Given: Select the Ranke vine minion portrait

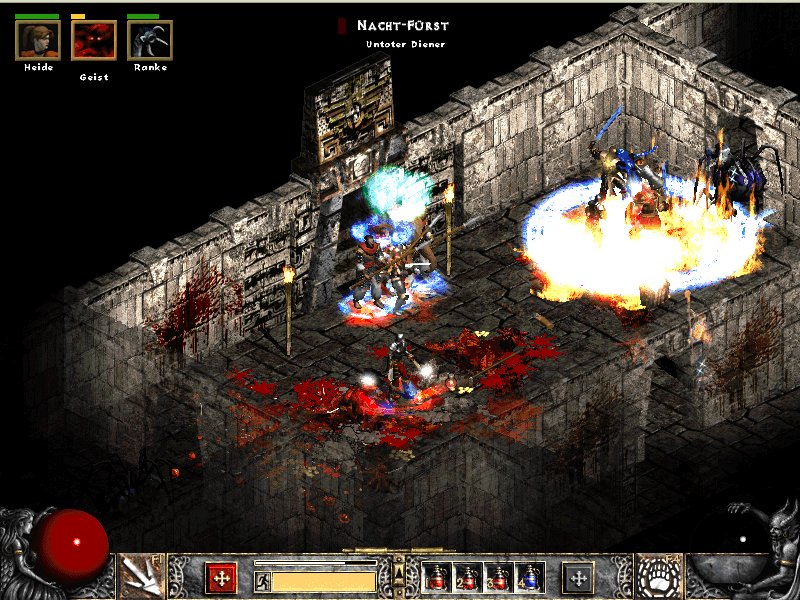Looking at the screenshot, I should click(x=150, y=40).
